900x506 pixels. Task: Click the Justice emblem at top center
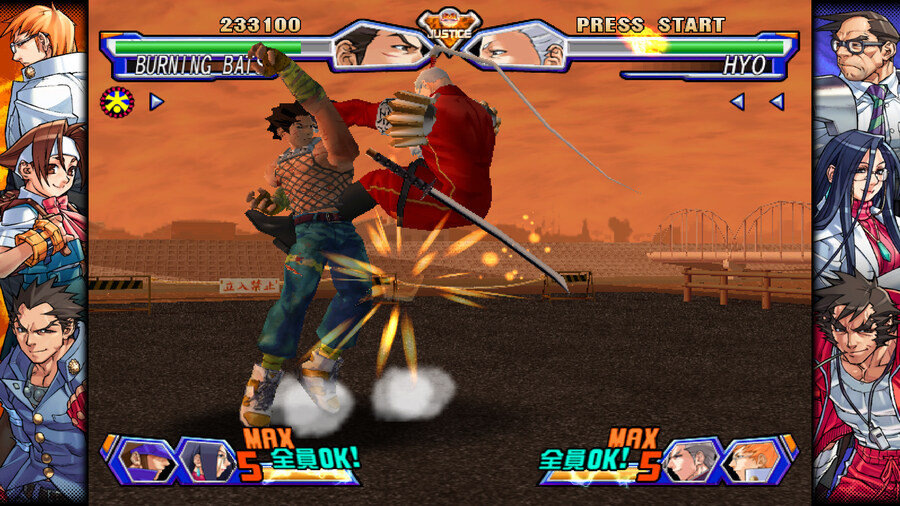[449, 27]
